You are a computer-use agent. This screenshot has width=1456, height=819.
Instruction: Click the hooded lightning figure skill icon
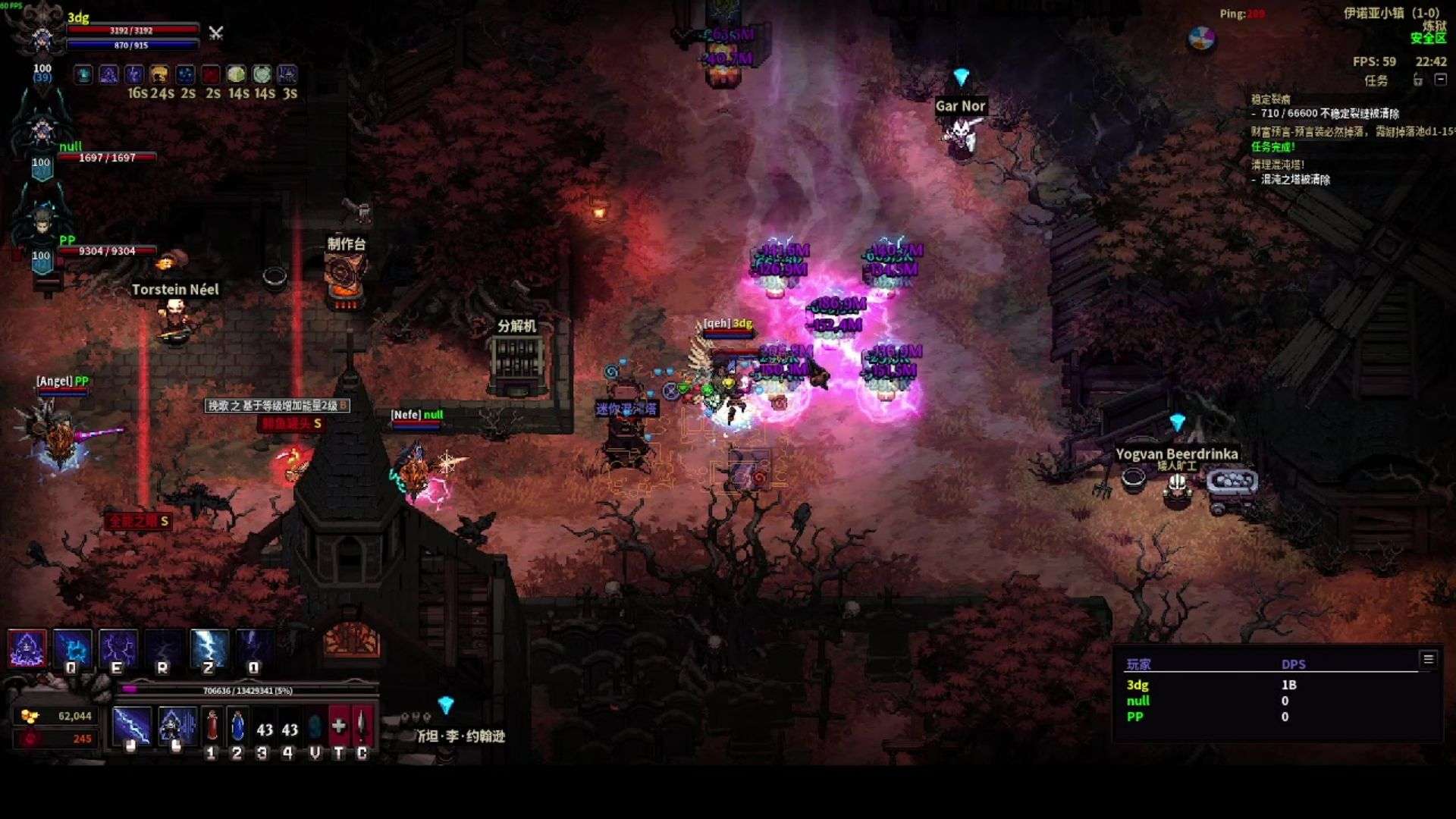click(27, 649)
